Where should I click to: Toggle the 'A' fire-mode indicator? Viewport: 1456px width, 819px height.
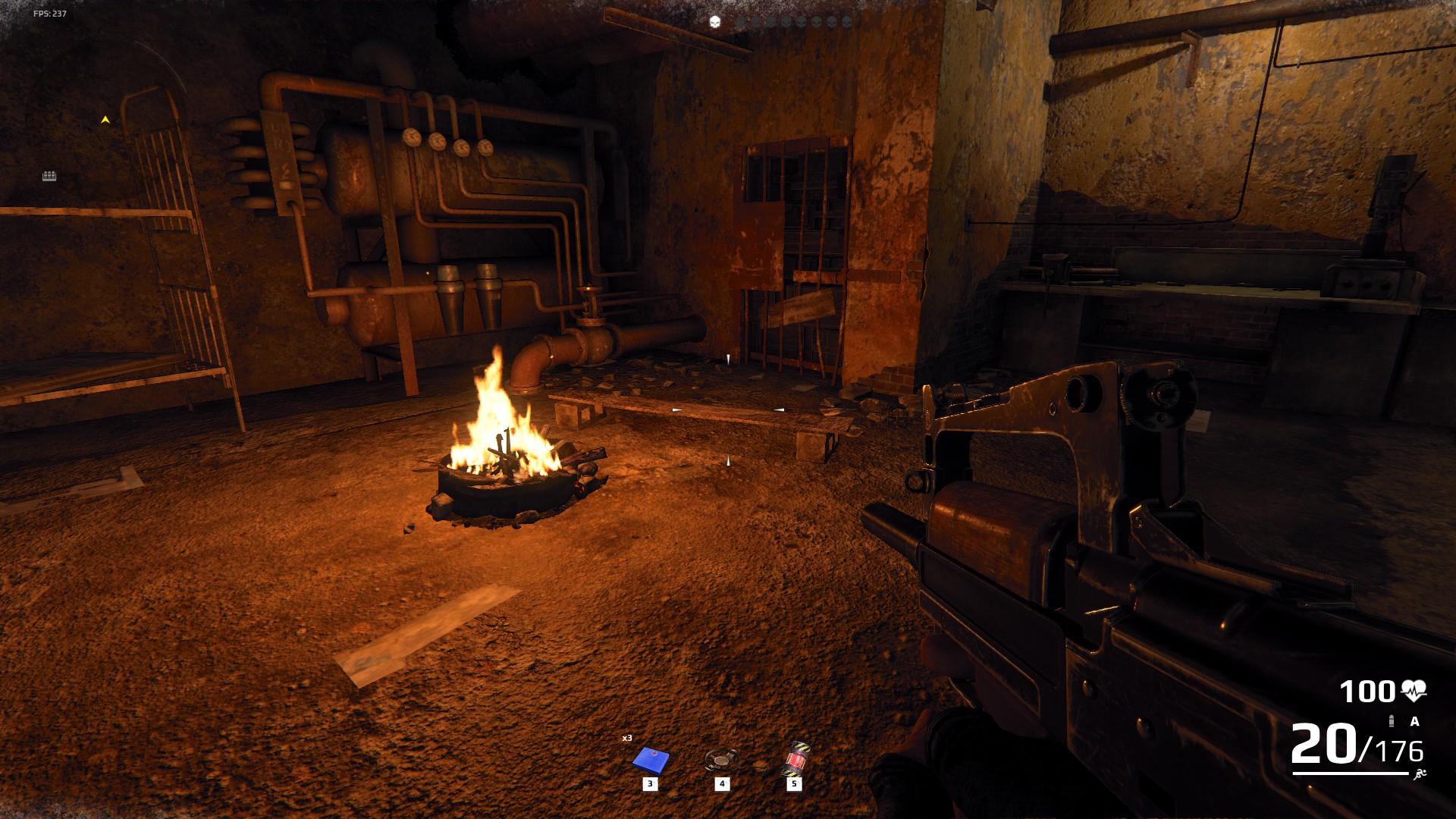1414,720
